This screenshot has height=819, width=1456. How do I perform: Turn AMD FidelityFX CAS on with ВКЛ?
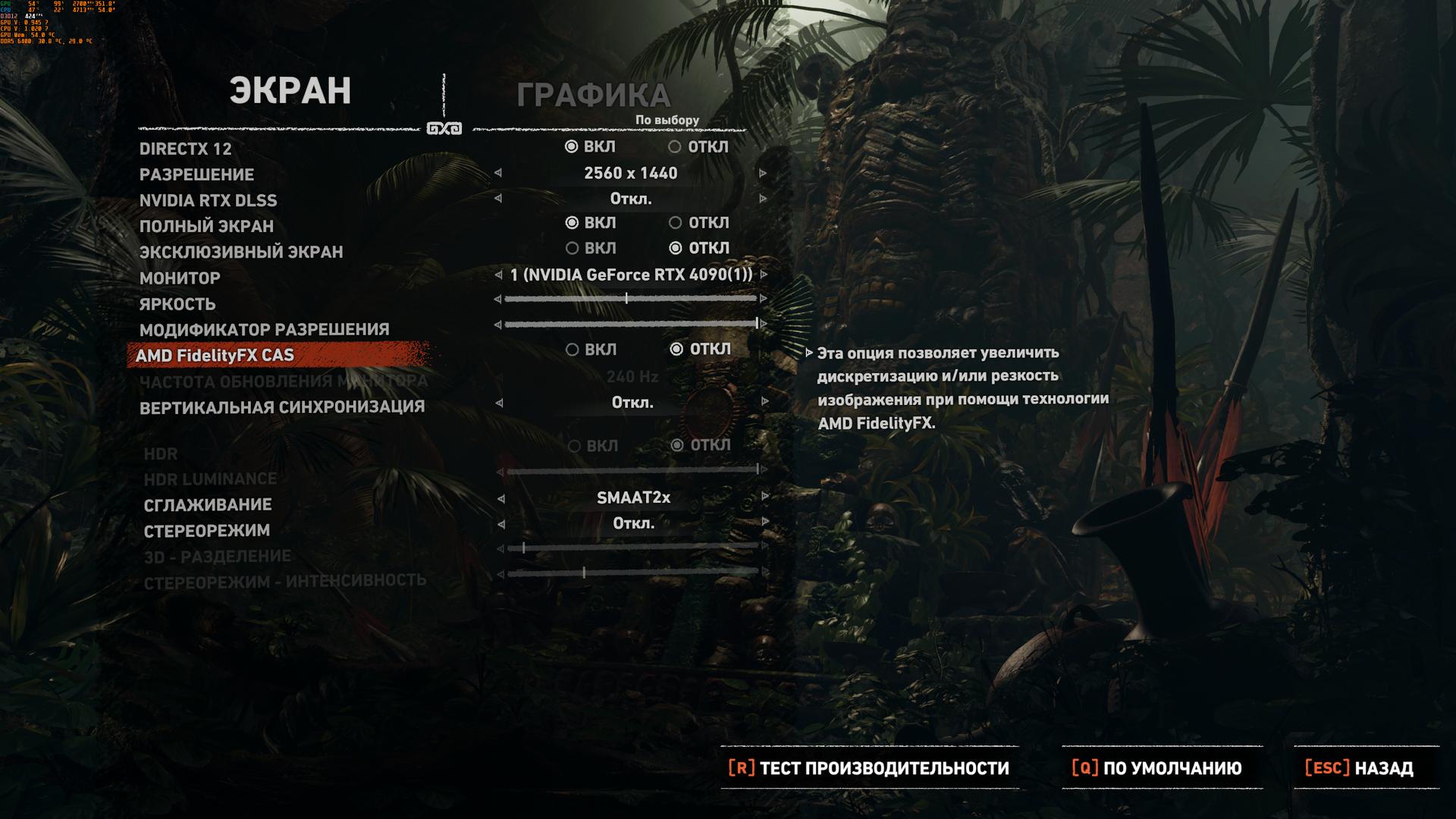click(x=573, y=350)
